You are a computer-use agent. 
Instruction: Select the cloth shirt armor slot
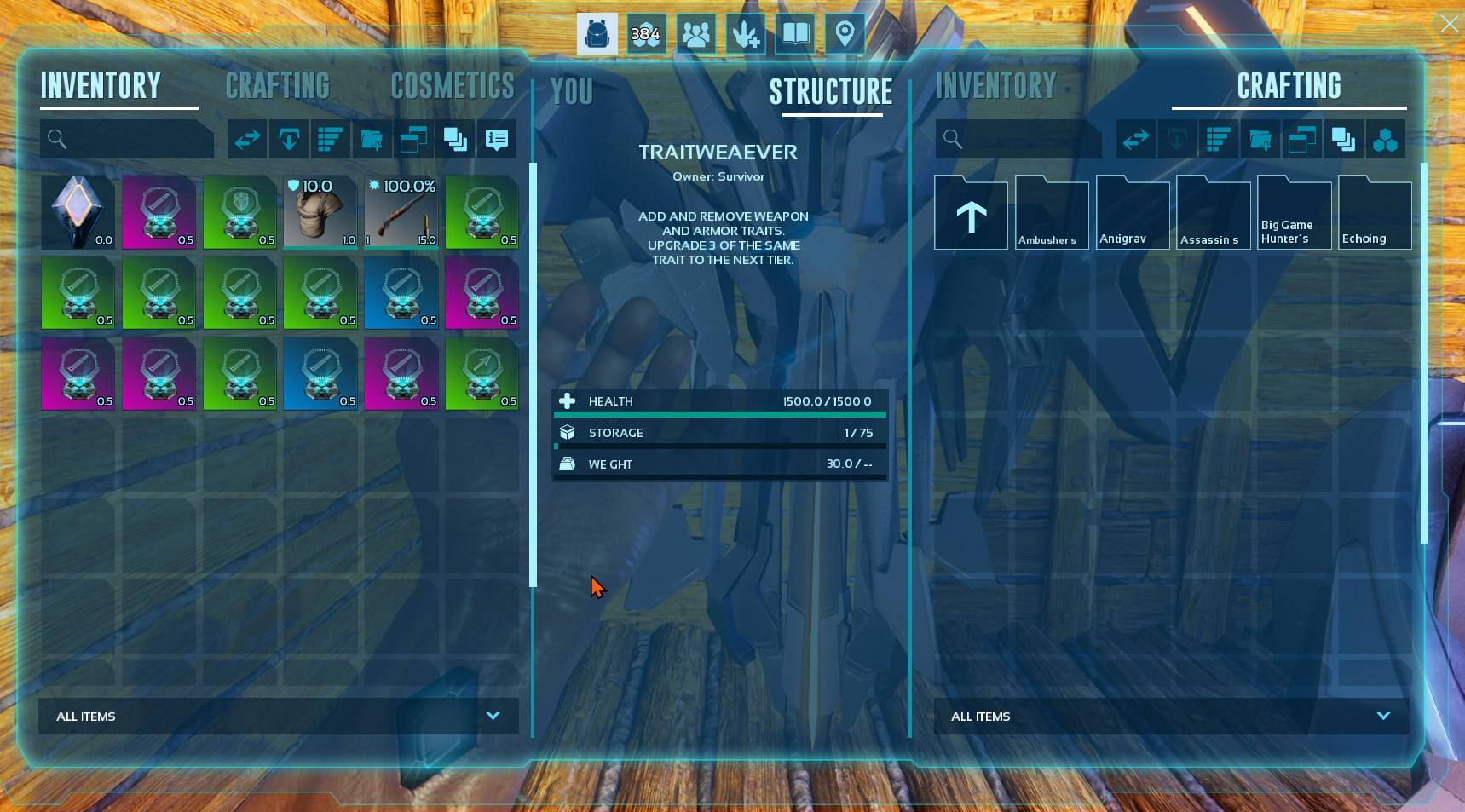320,212
